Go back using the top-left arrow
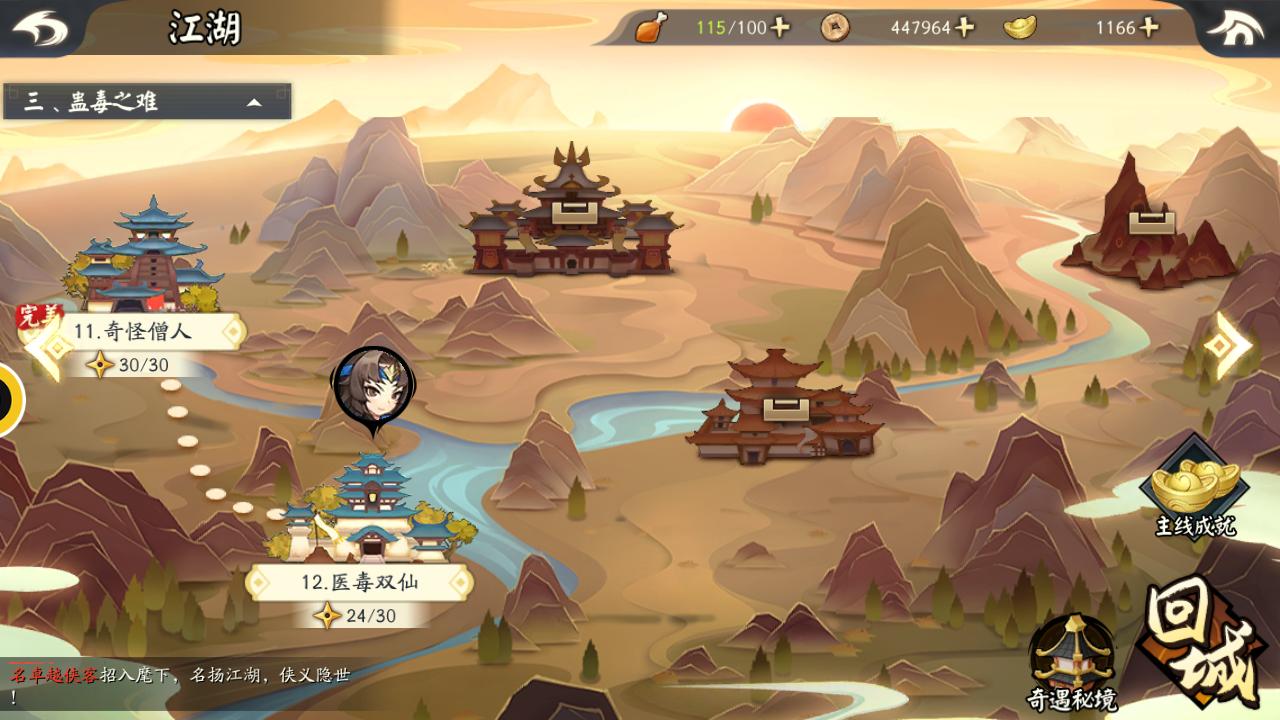Screen dimensions: 1280x720 pyautogui.click(x=40, y=28)
